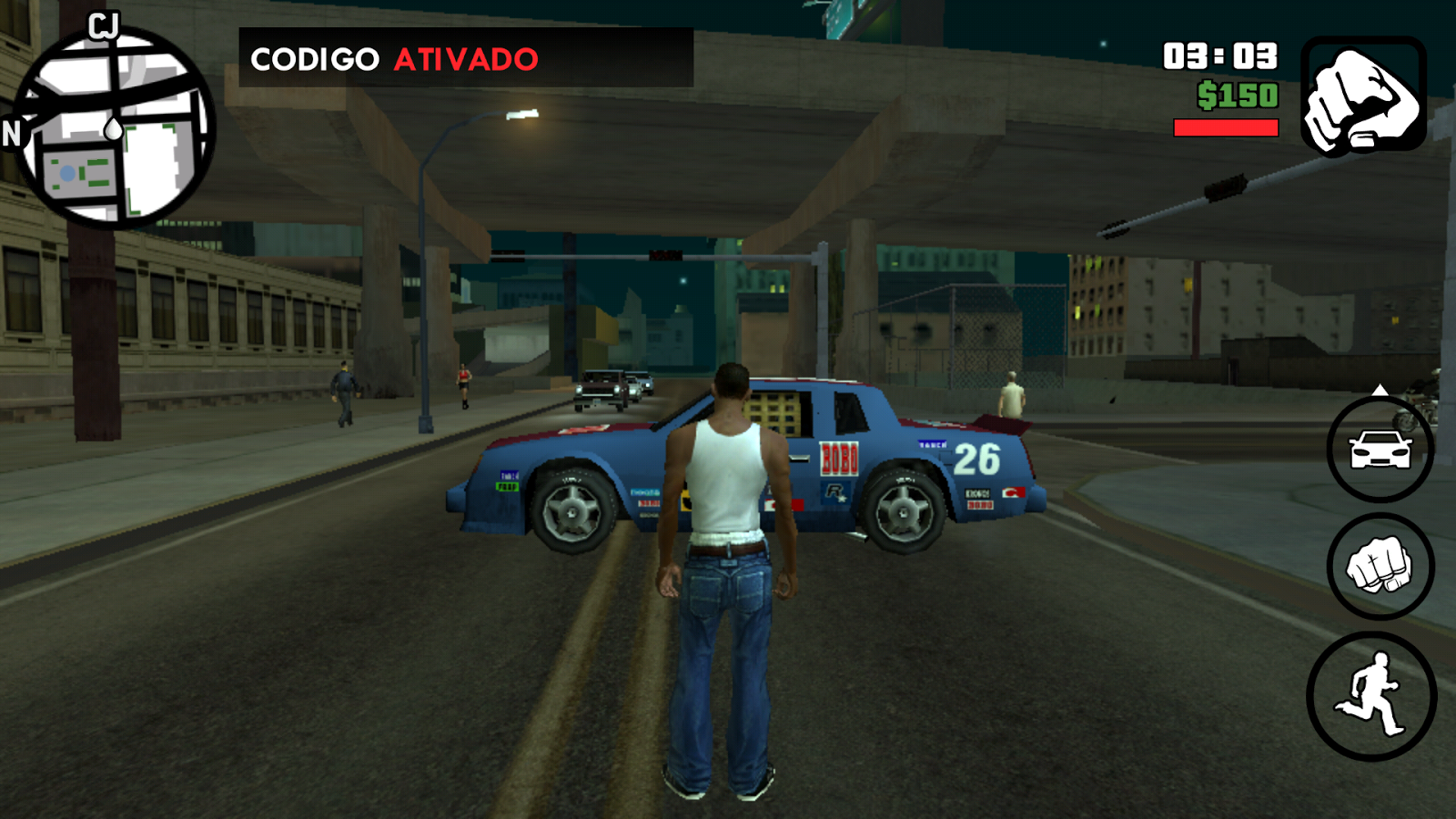Click the N north indicator on radar

[14, 134]
